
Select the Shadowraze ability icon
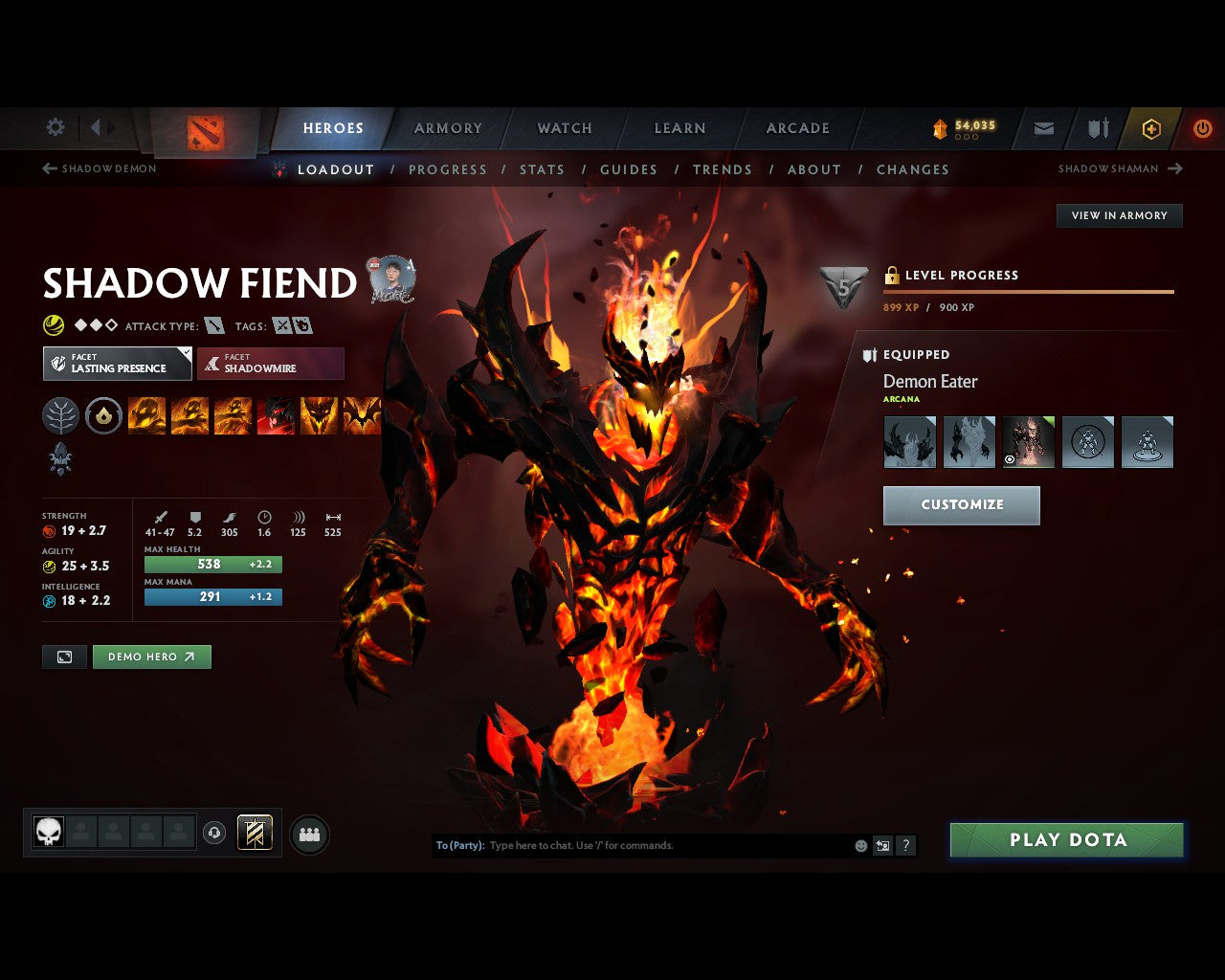click(146, 415)
